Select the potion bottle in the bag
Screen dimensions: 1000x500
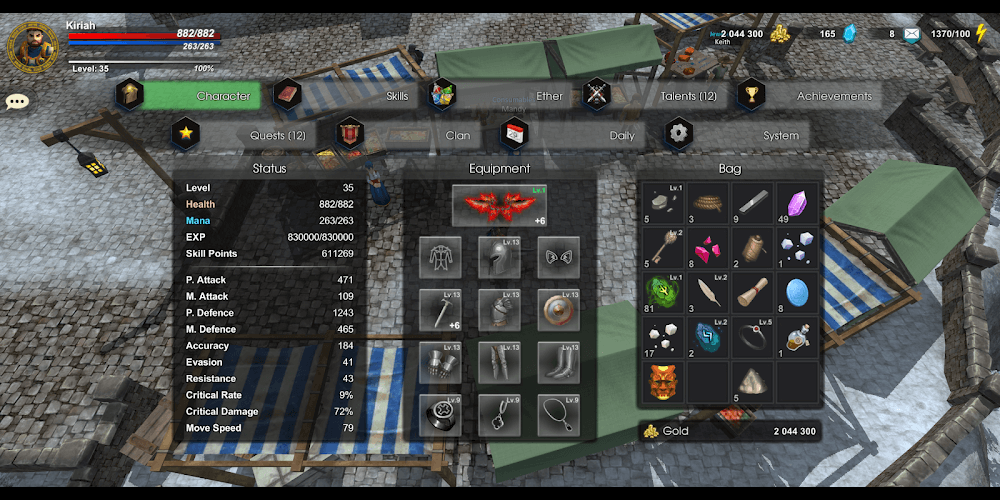tap(797, 338)
